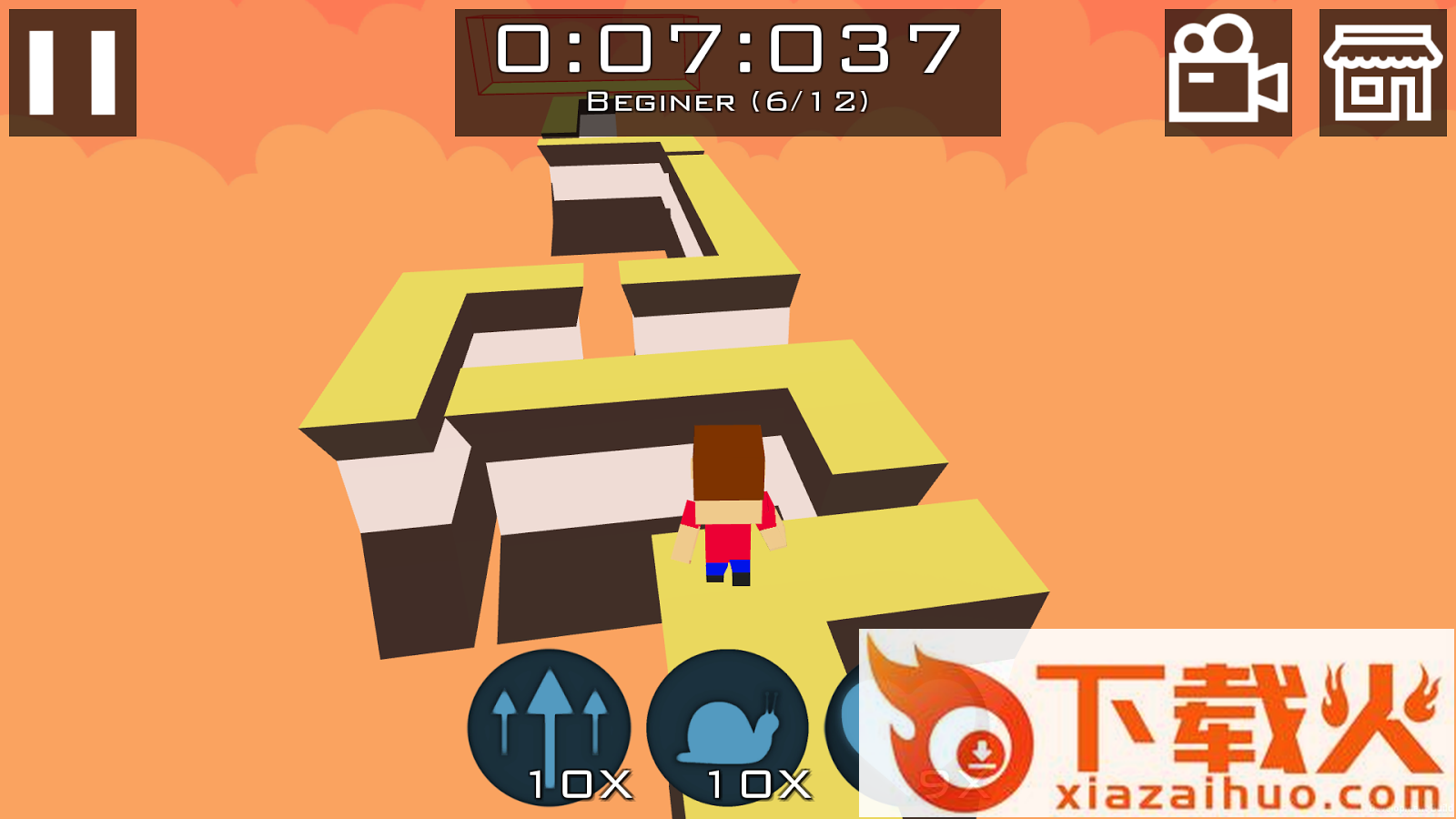This screenshot has width=1456, height=819.
Task: Pause the game
Action: coord(73,73)
